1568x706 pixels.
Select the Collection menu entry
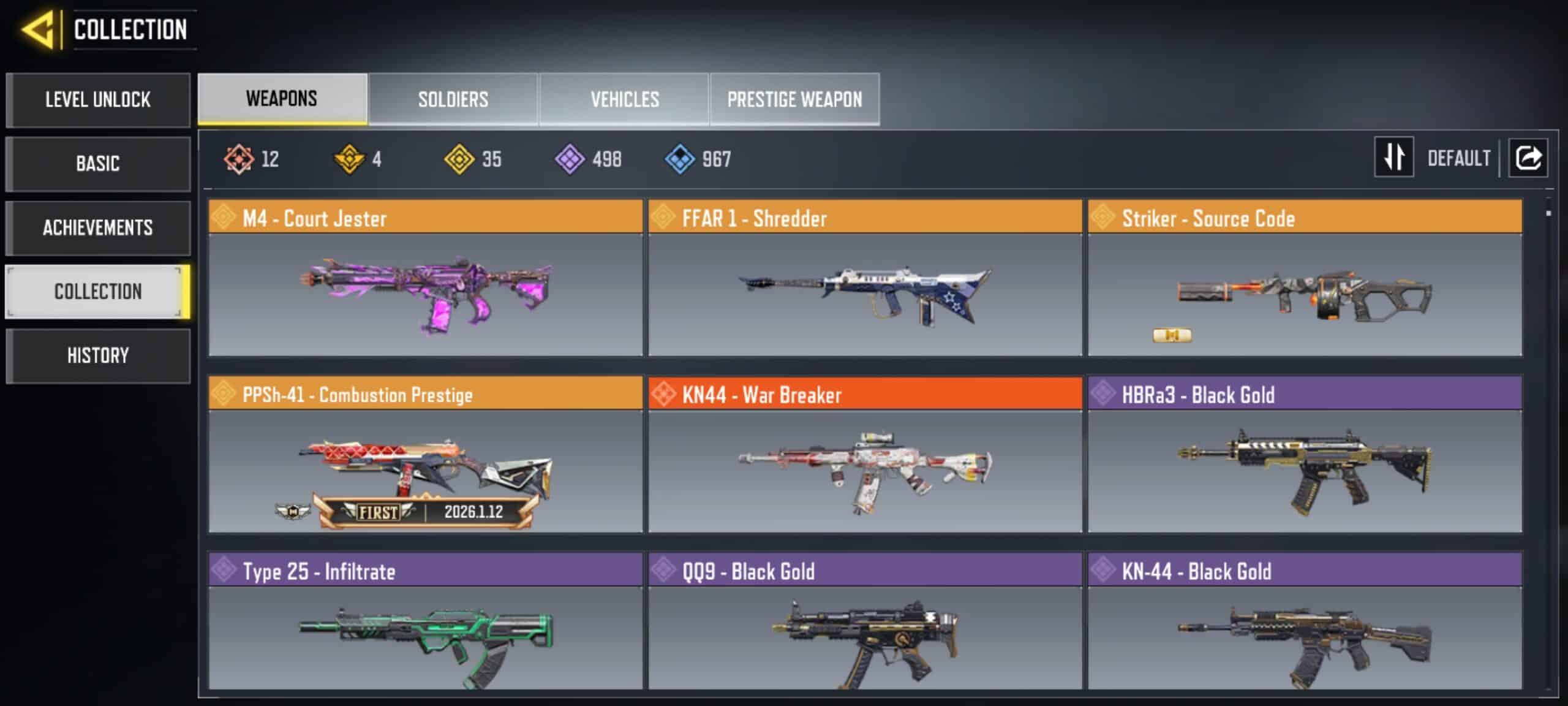pos(98,292)
